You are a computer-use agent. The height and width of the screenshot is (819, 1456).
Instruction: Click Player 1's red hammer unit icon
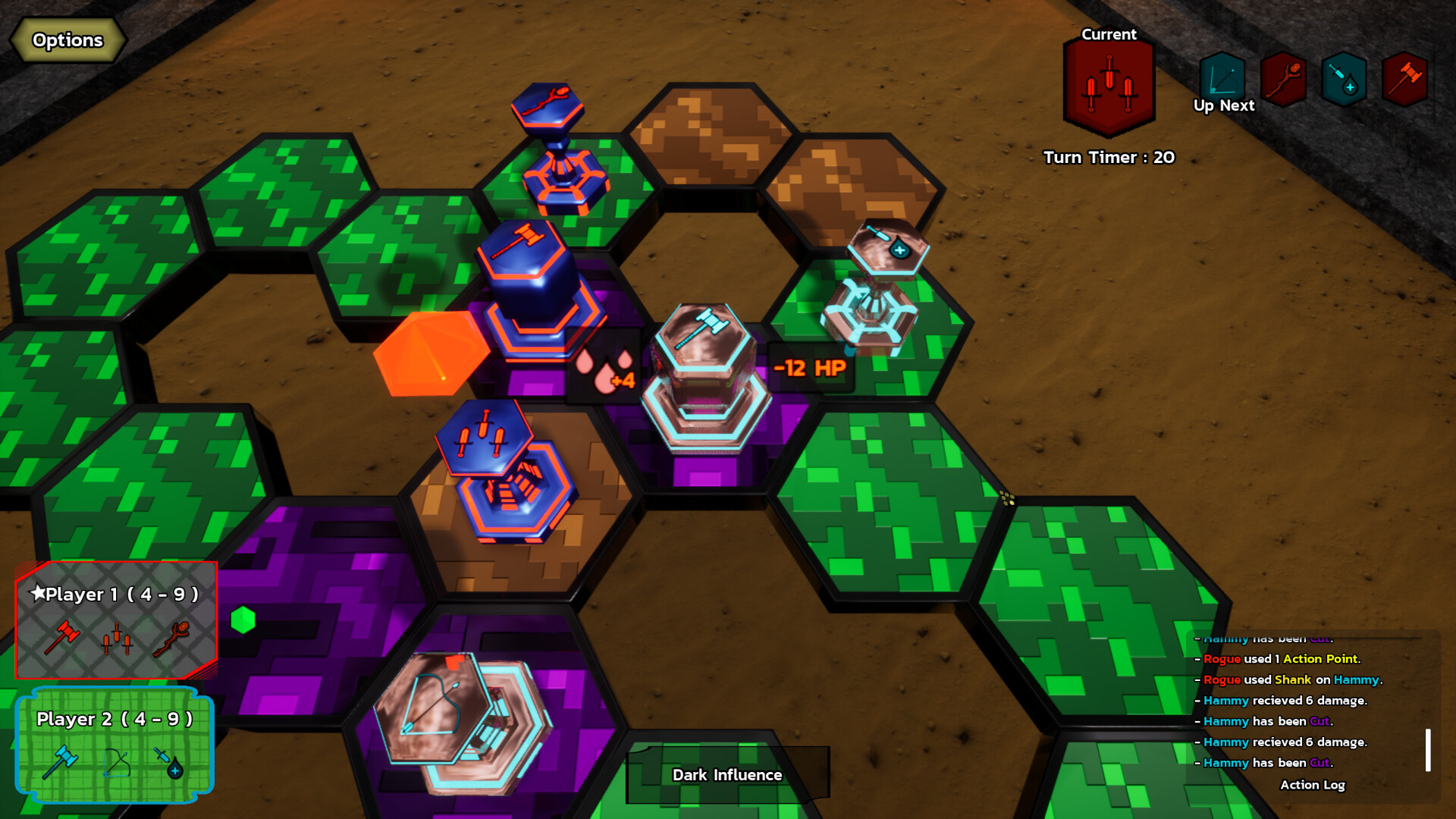tap(64, 637)
